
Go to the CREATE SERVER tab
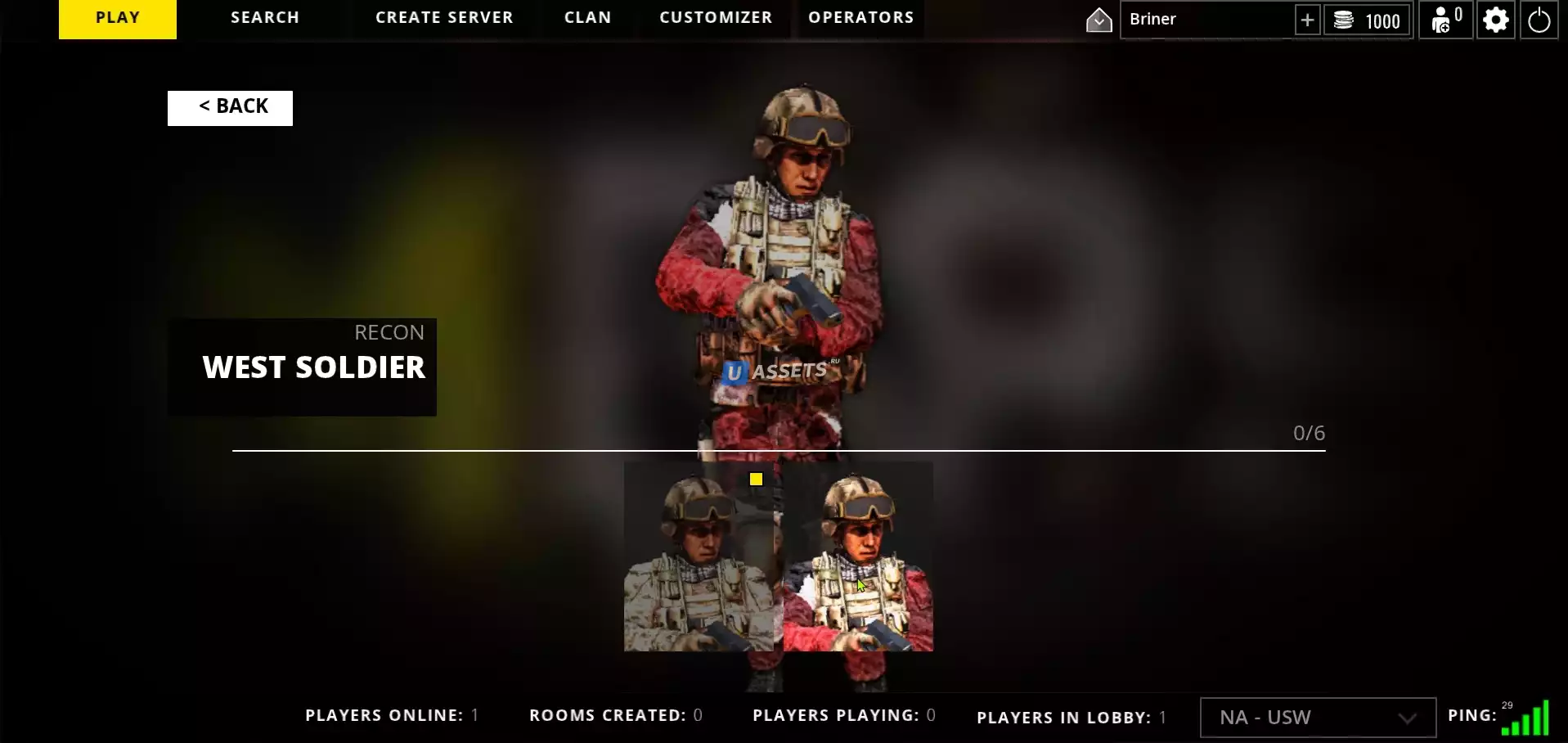pos(444,18)
